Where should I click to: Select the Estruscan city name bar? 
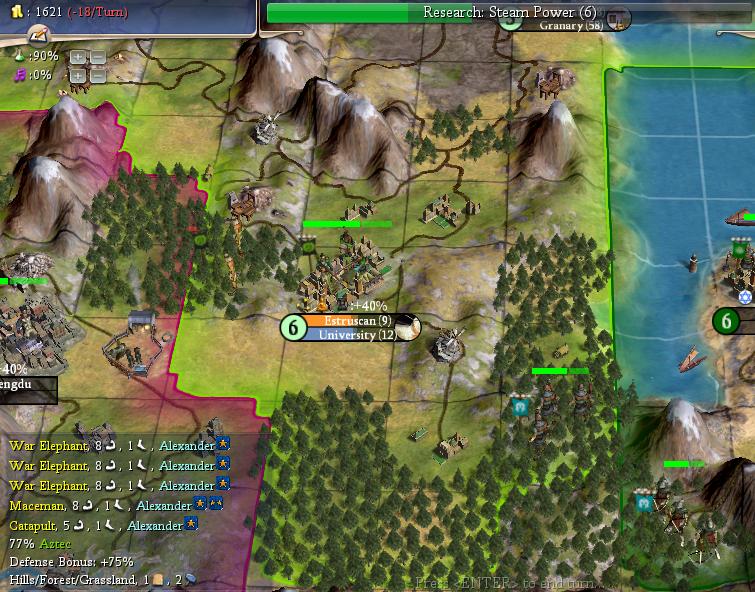[357, 321]
